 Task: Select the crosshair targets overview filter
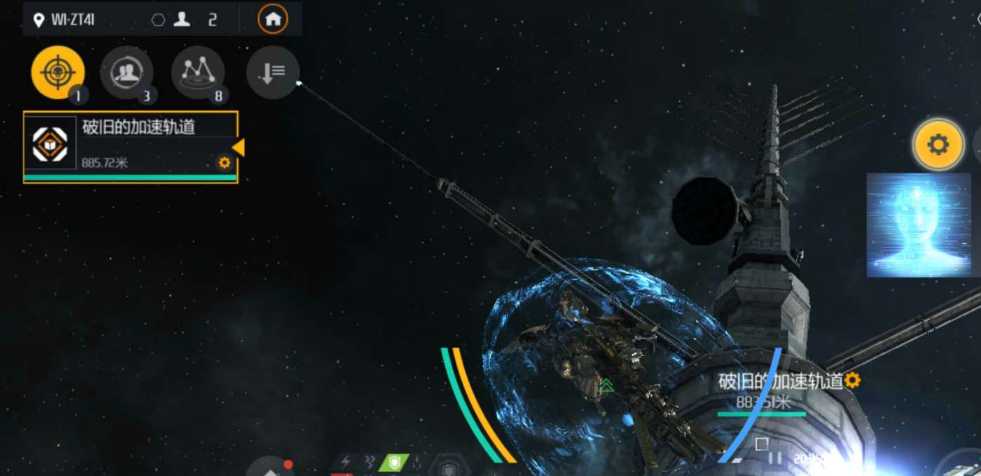point(57,72)
